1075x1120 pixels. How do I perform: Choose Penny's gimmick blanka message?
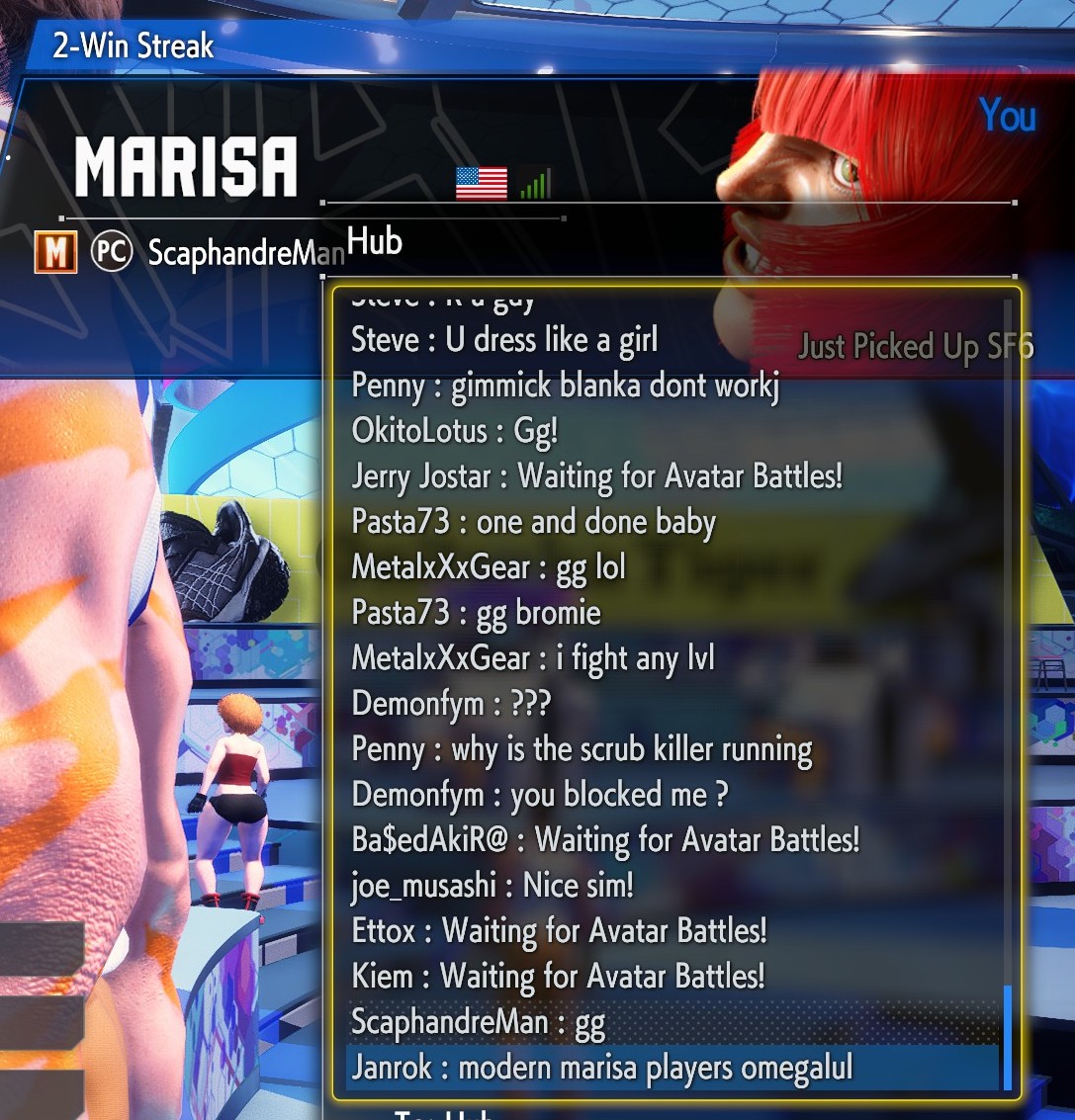[x=565, y=386]
